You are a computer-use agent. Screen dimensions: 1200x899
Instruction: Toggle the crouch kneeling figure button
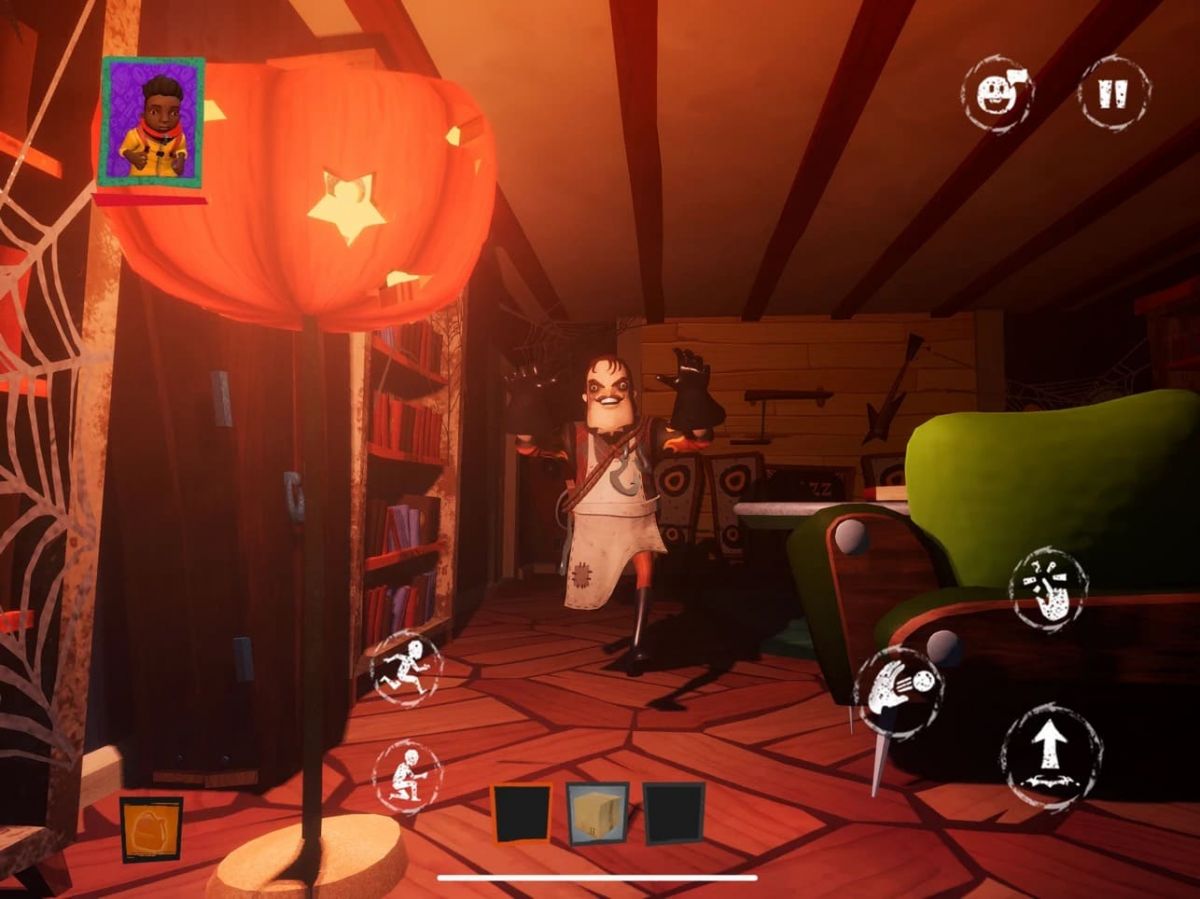pos(406,775)
